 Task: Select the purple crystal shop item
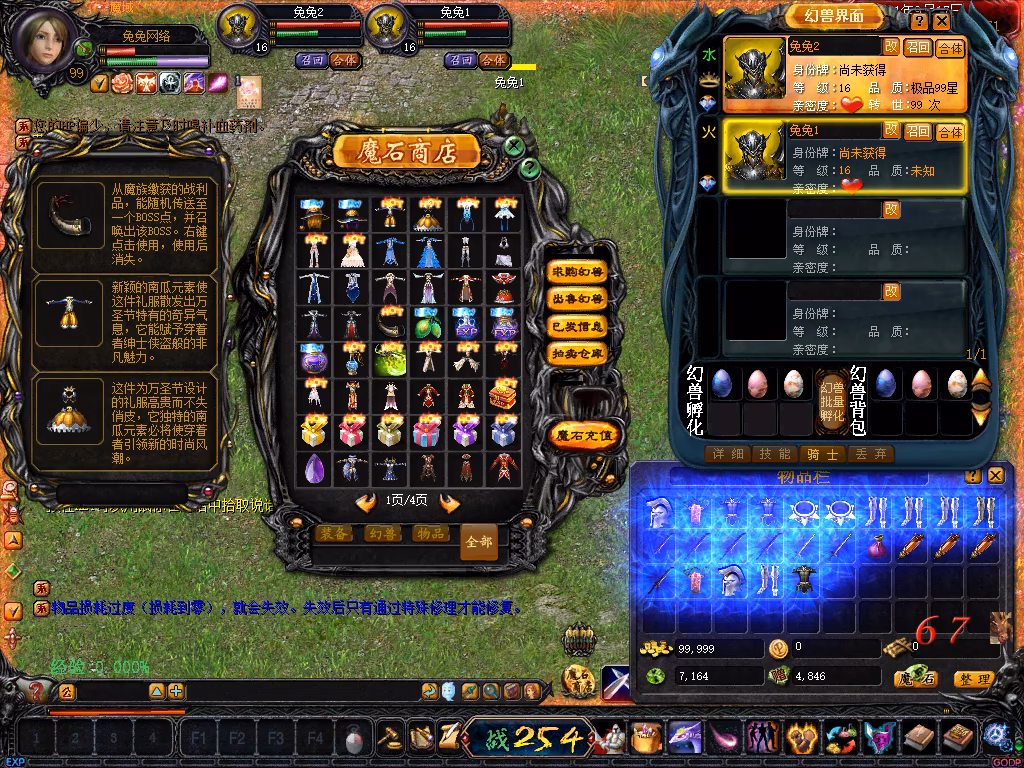pos(314,467)
